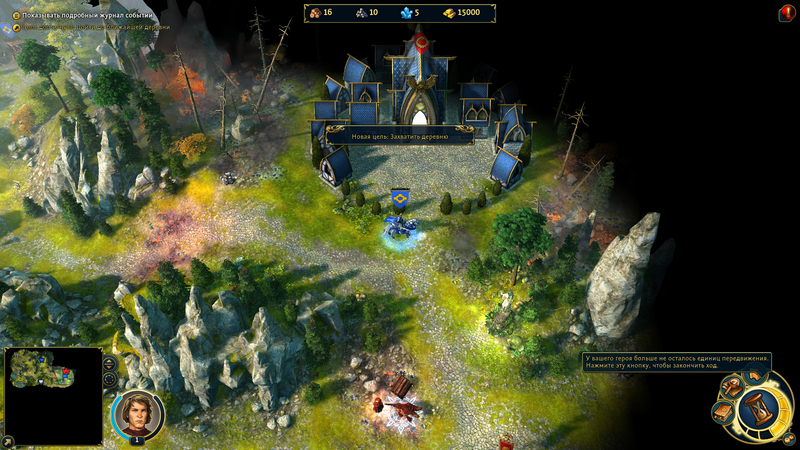Image resolution: width=800 pixels, height=450 pixels.
Task: Open the top icon above the hourglass
Action: tap(755, 375)
